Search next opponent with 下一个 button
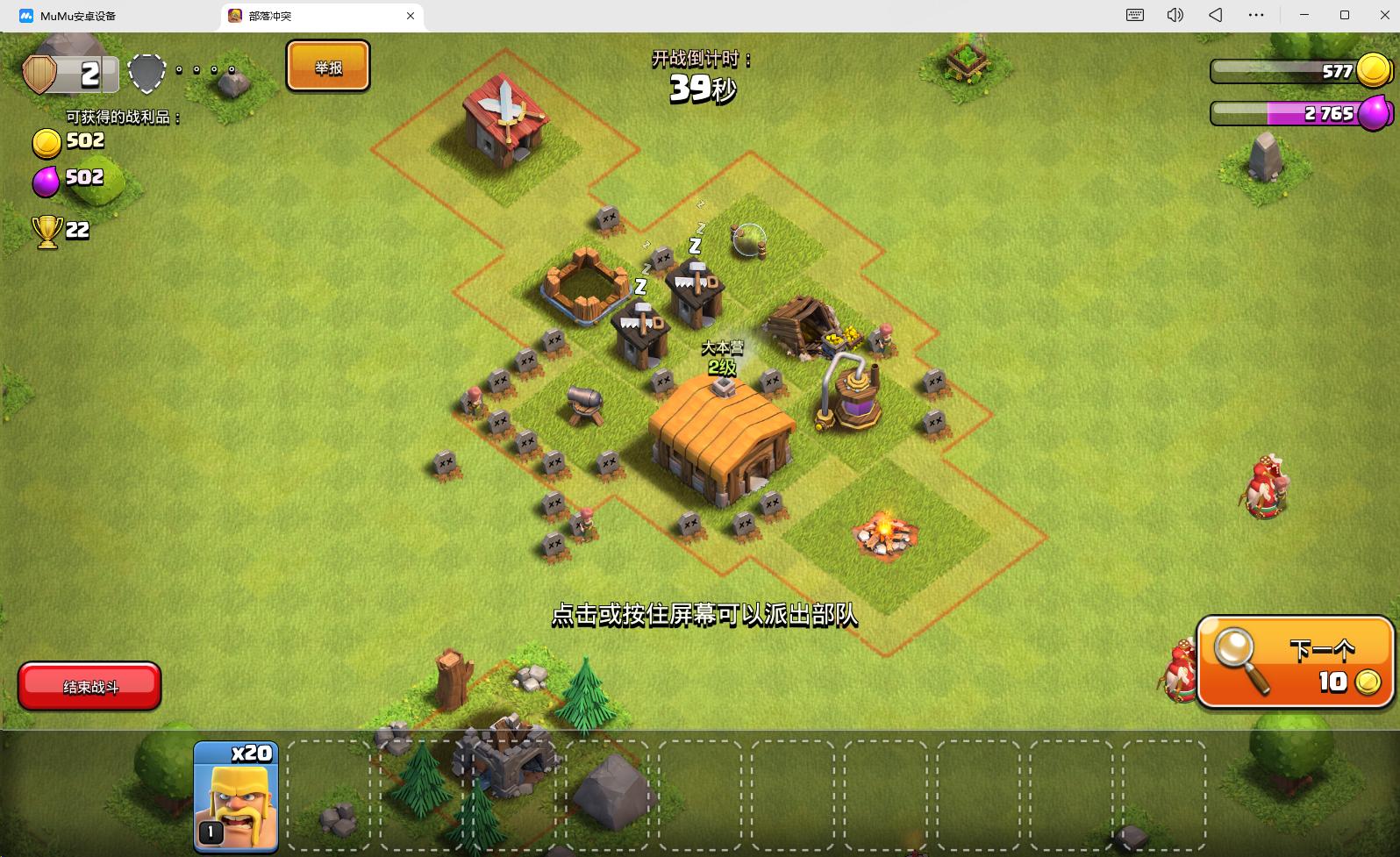The image size is (1400, 857). coord(1295,663)
